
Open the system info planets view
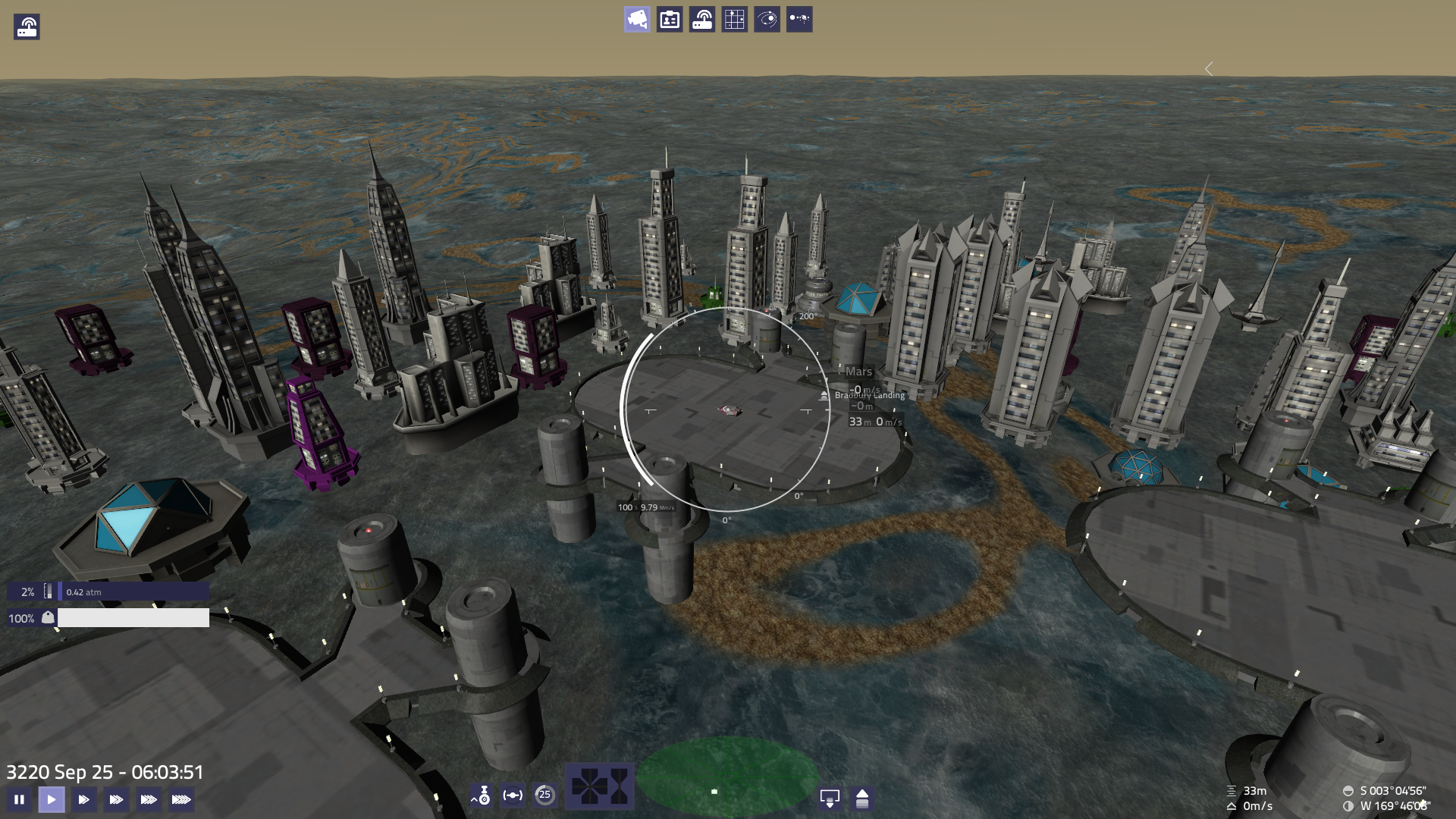coord(799,19)
